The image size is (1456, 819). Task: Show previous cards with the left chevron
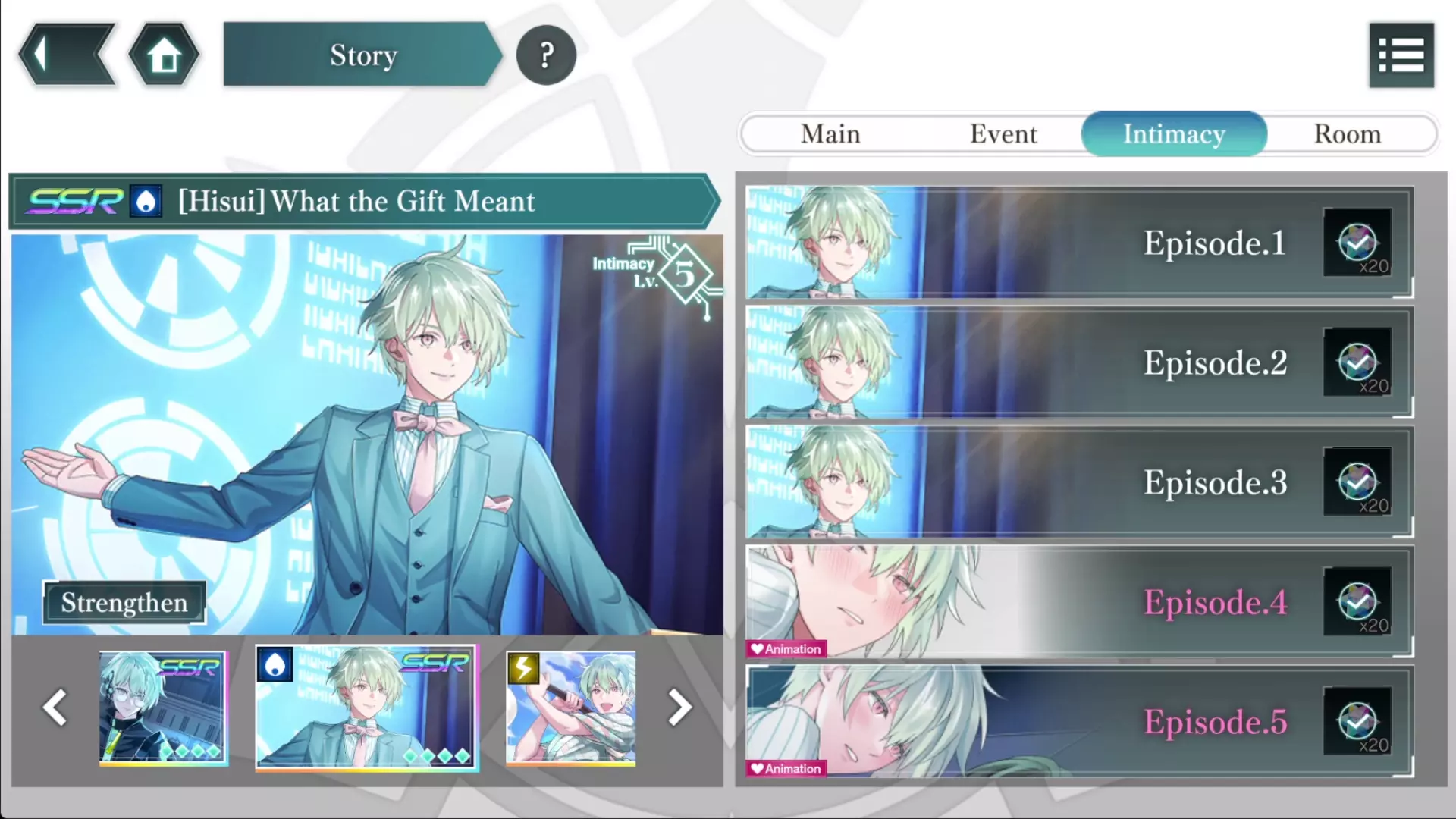(55, 708)
